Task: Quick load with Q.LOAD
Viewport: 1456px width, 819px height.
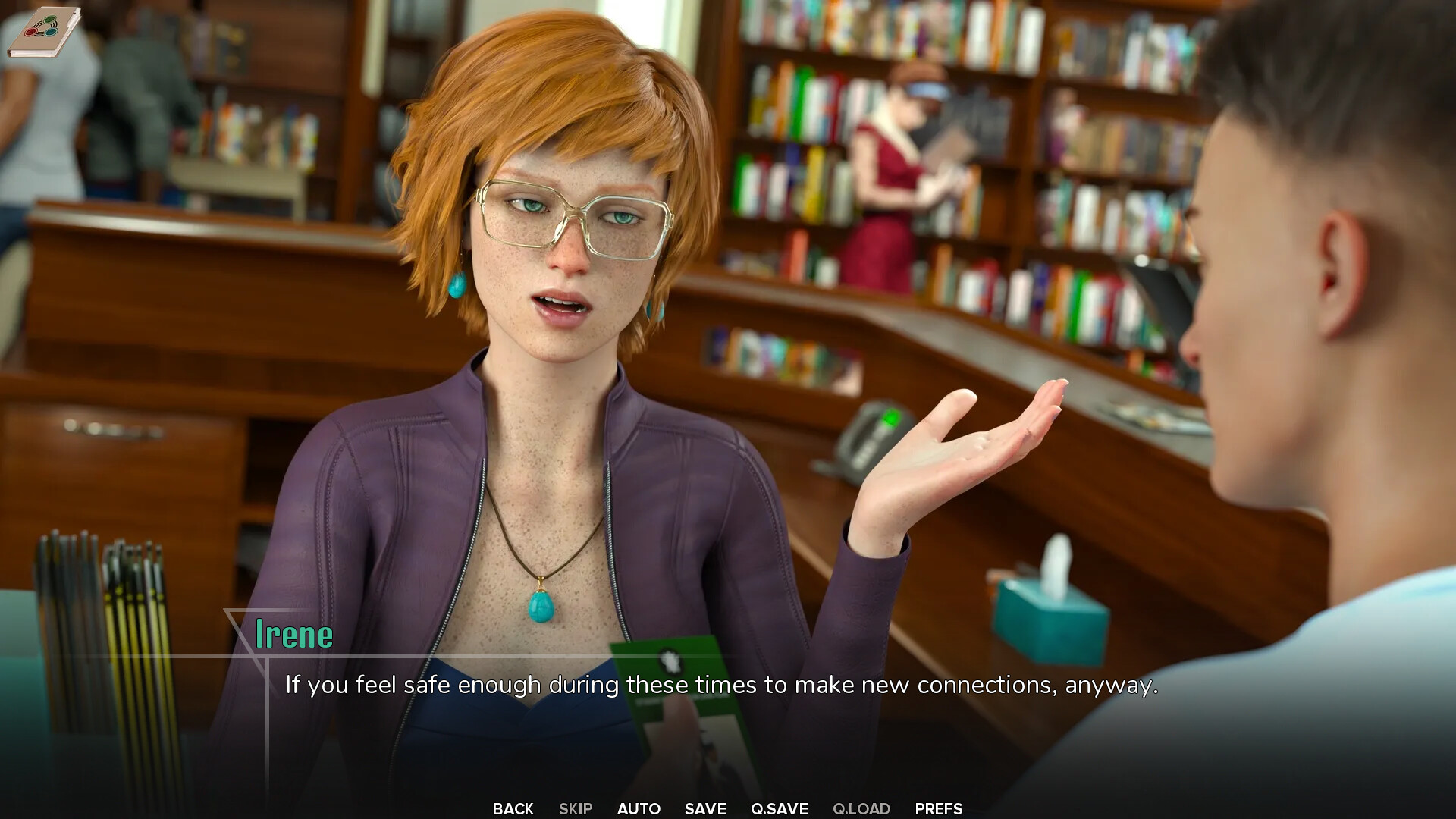Action: coord(861,808)
